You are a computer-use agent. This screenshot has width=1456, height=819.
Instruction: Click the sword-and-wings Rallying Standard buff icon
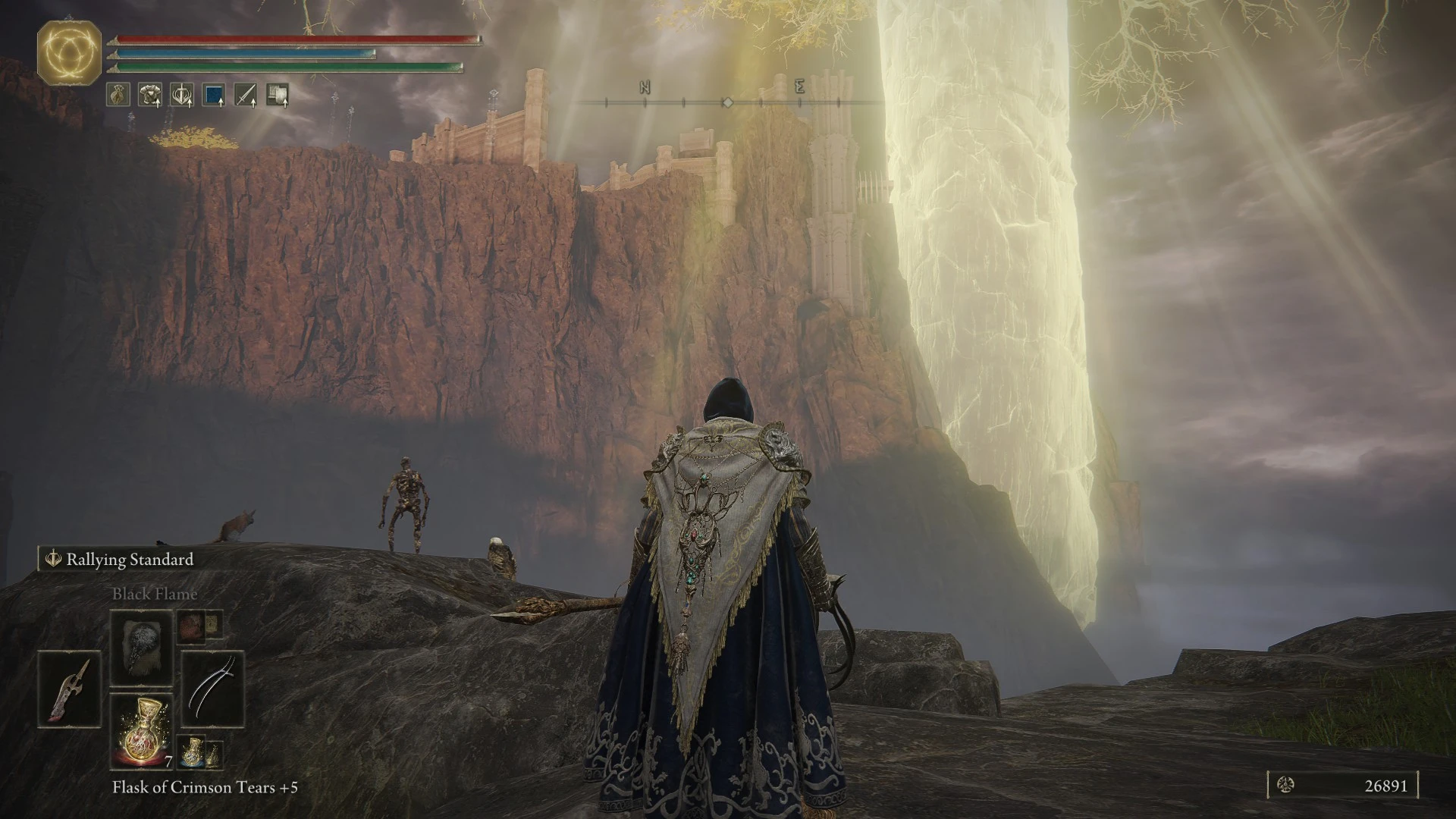182,95
